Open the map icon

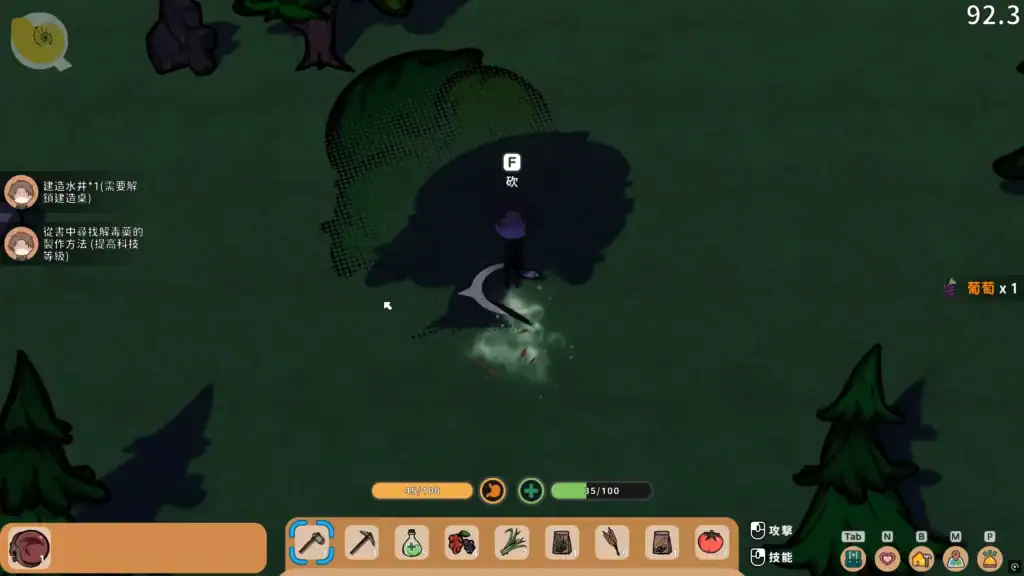(955, 558)
